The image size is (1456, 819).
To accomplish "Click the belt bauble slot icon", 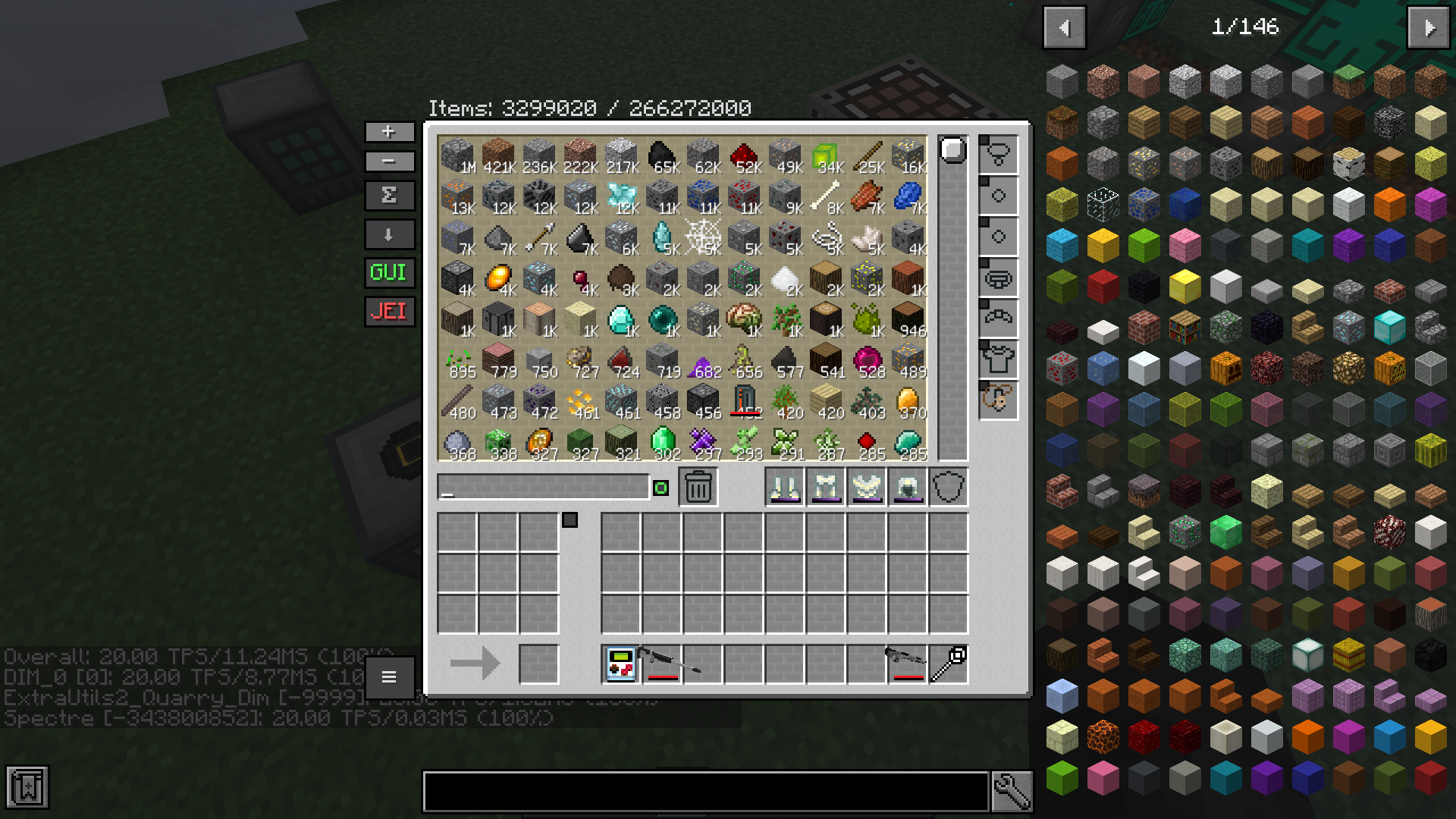I will click(x=997, y=278).
